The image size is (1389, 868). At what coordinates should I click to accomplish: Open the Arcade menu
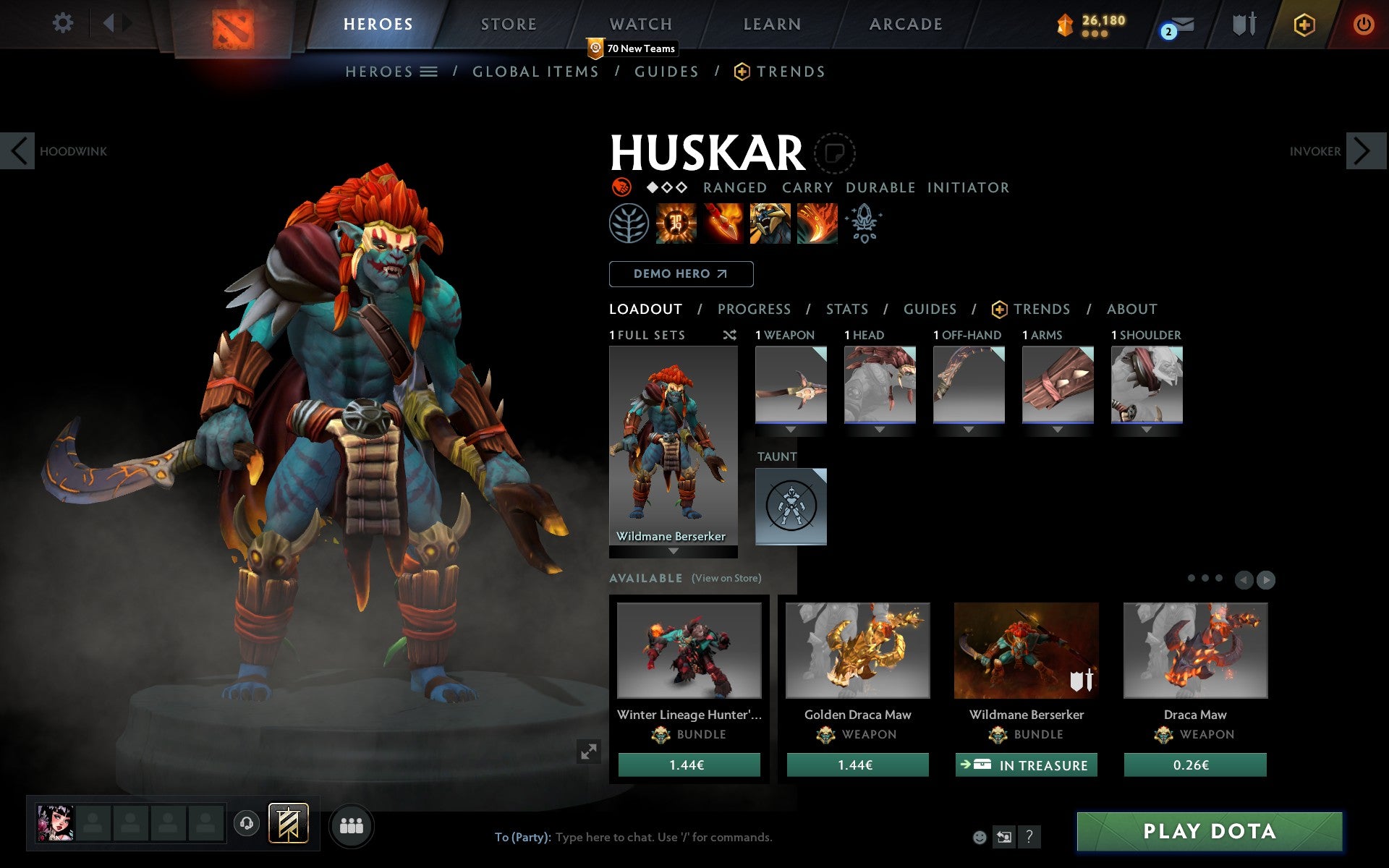(906, 24)
